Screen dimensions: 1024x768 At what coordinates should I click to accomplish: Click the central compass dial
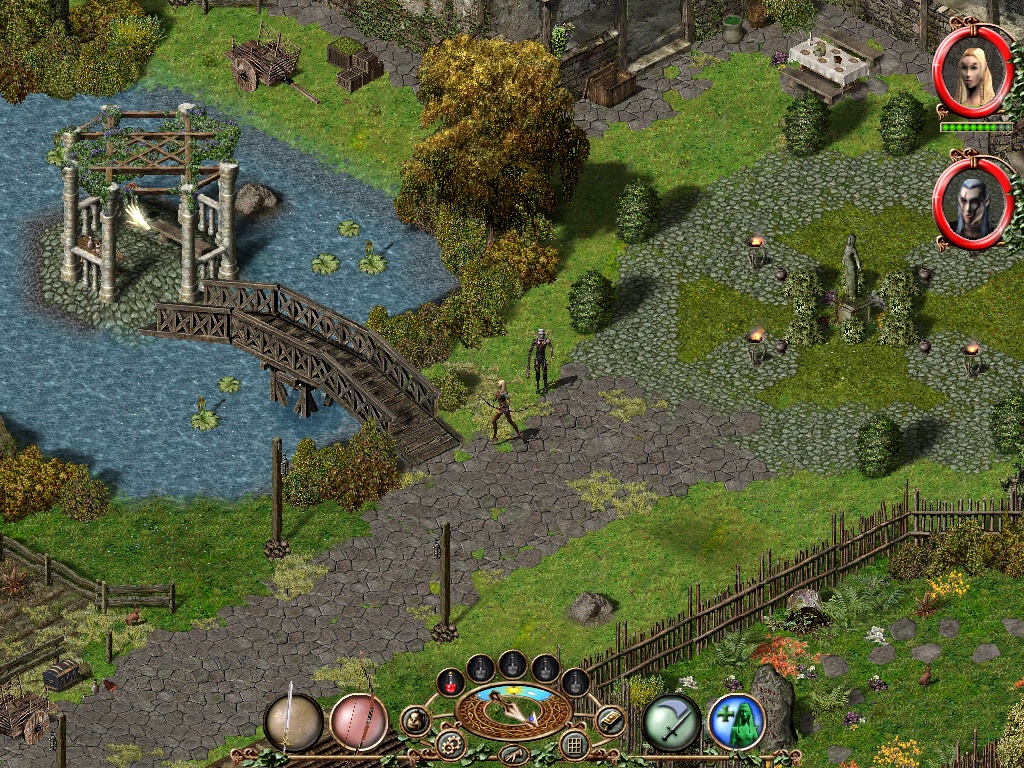513,711
